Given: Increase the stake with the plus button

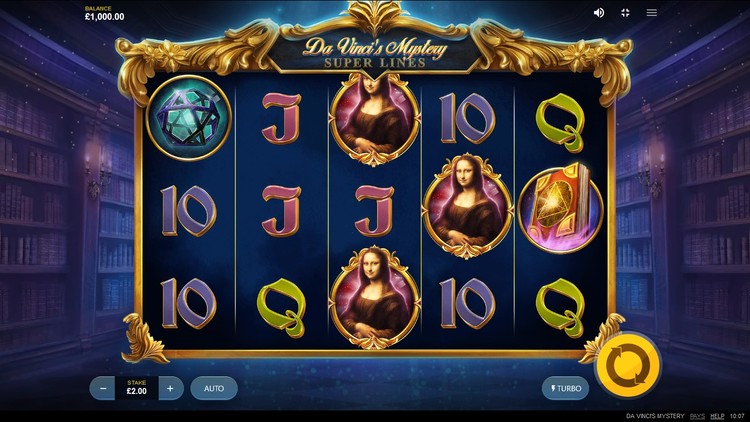Looking at the screenshot, I should click(170, 388).
